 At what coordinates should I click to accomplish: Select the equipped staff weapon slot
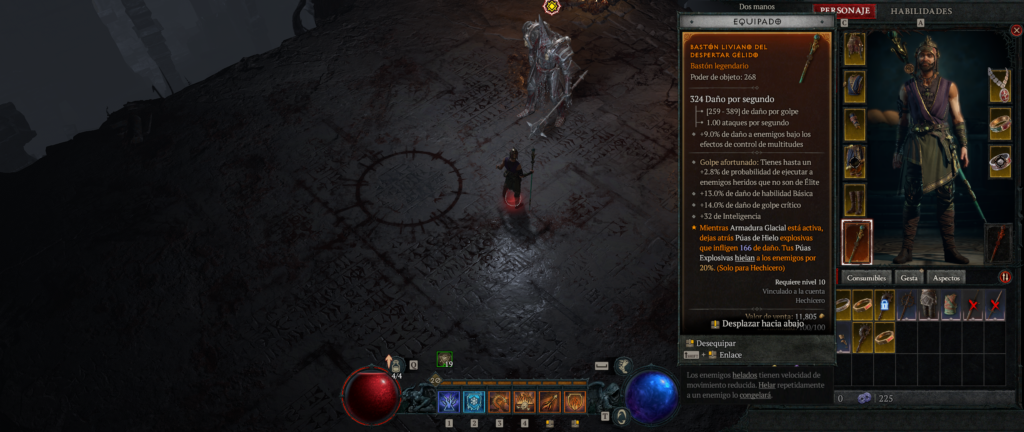point(857,241)
